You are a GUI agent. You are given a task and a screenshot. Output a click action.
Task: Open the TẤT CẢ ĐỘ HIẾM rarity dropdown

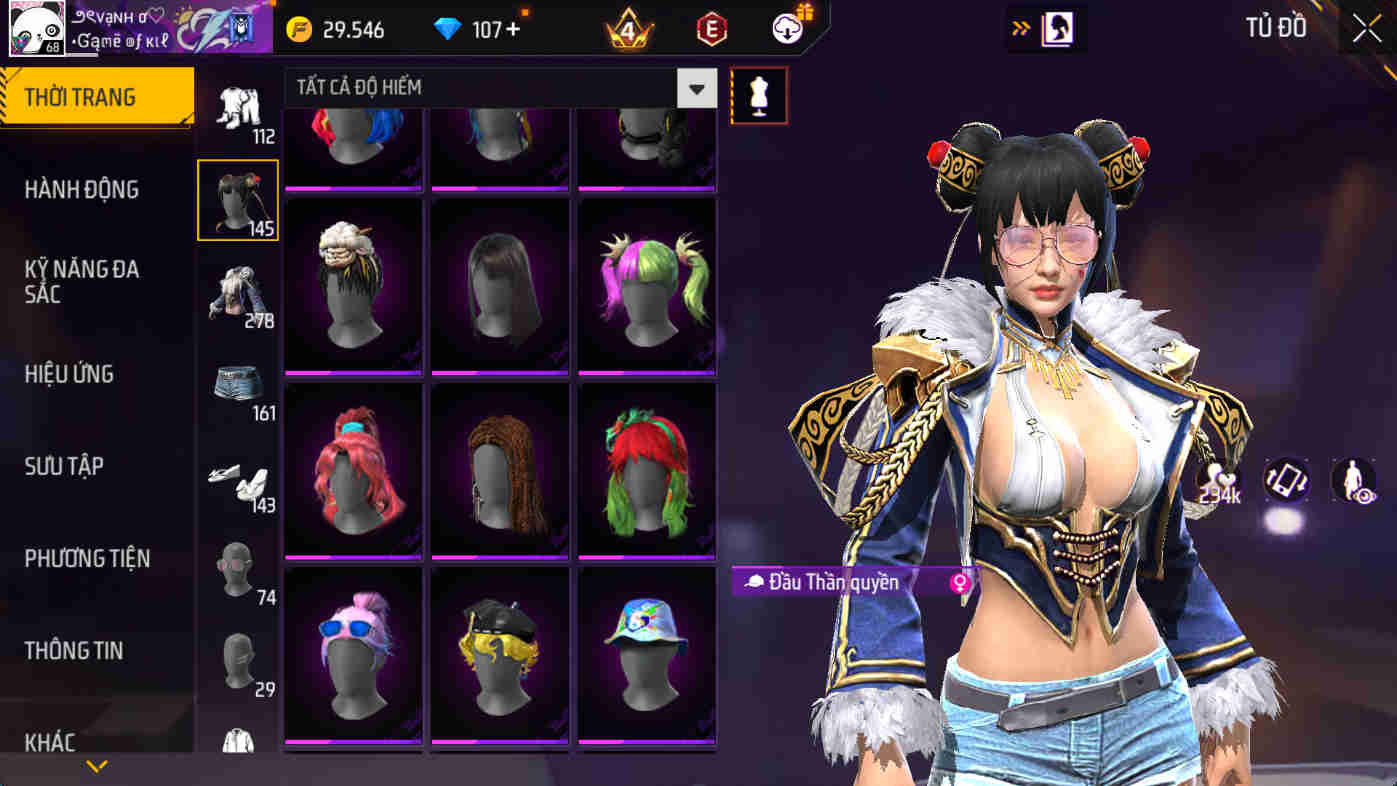pos(700,88)
